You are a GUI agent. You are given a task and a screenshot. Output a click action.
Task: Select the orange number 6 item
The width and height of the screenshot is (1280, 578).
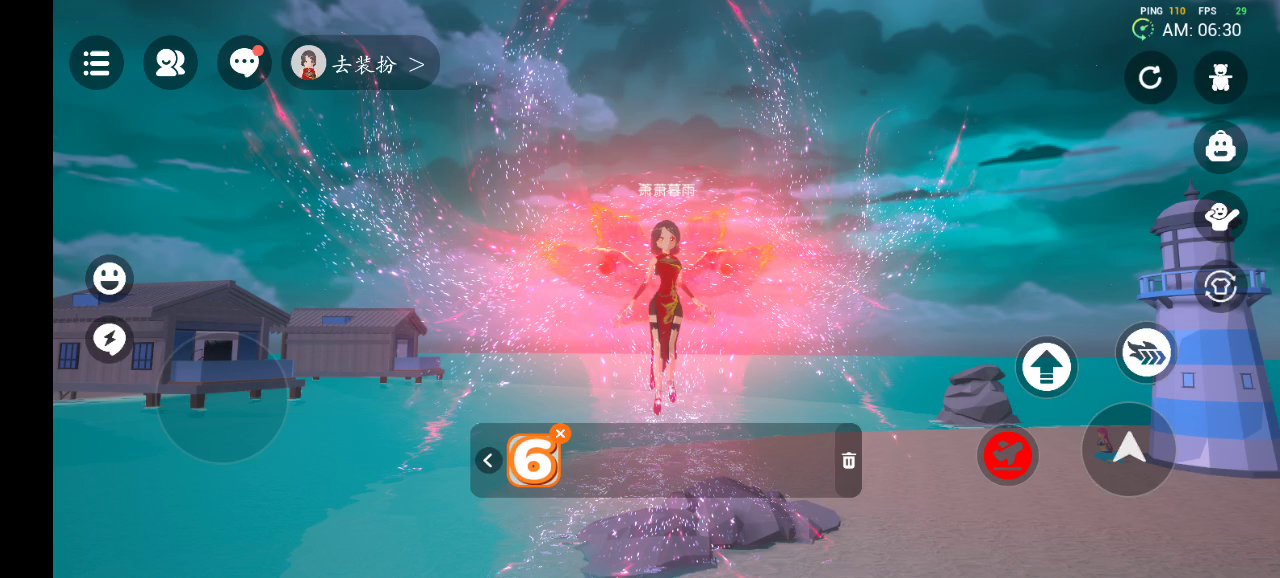point(532,462)
